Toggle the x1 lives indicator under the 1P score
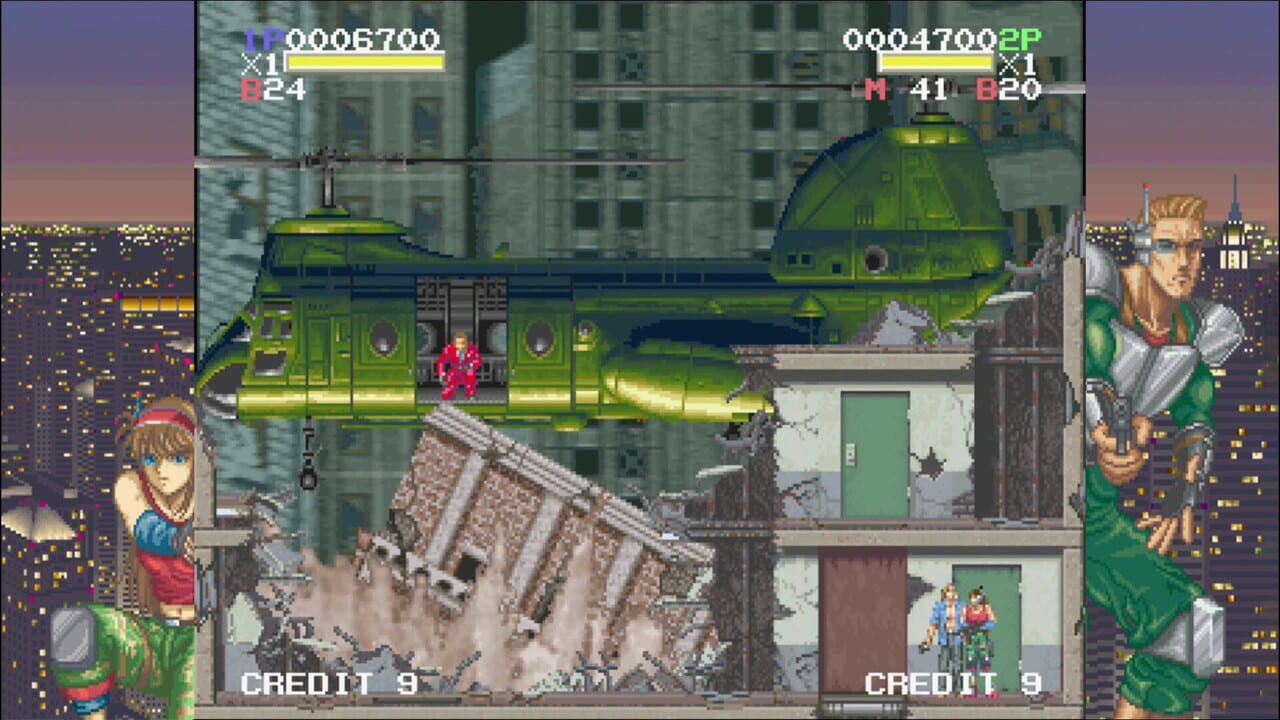 [263, 60]
